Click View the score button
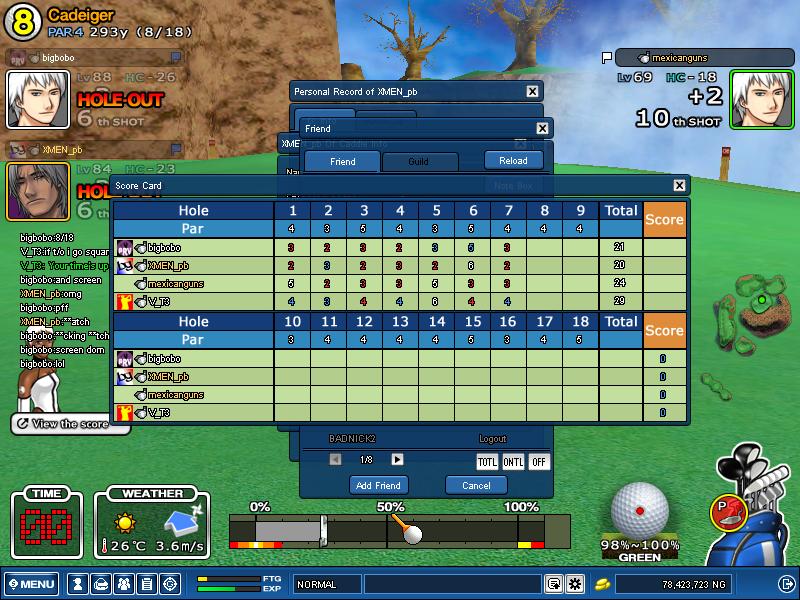 tap(70, 424)
